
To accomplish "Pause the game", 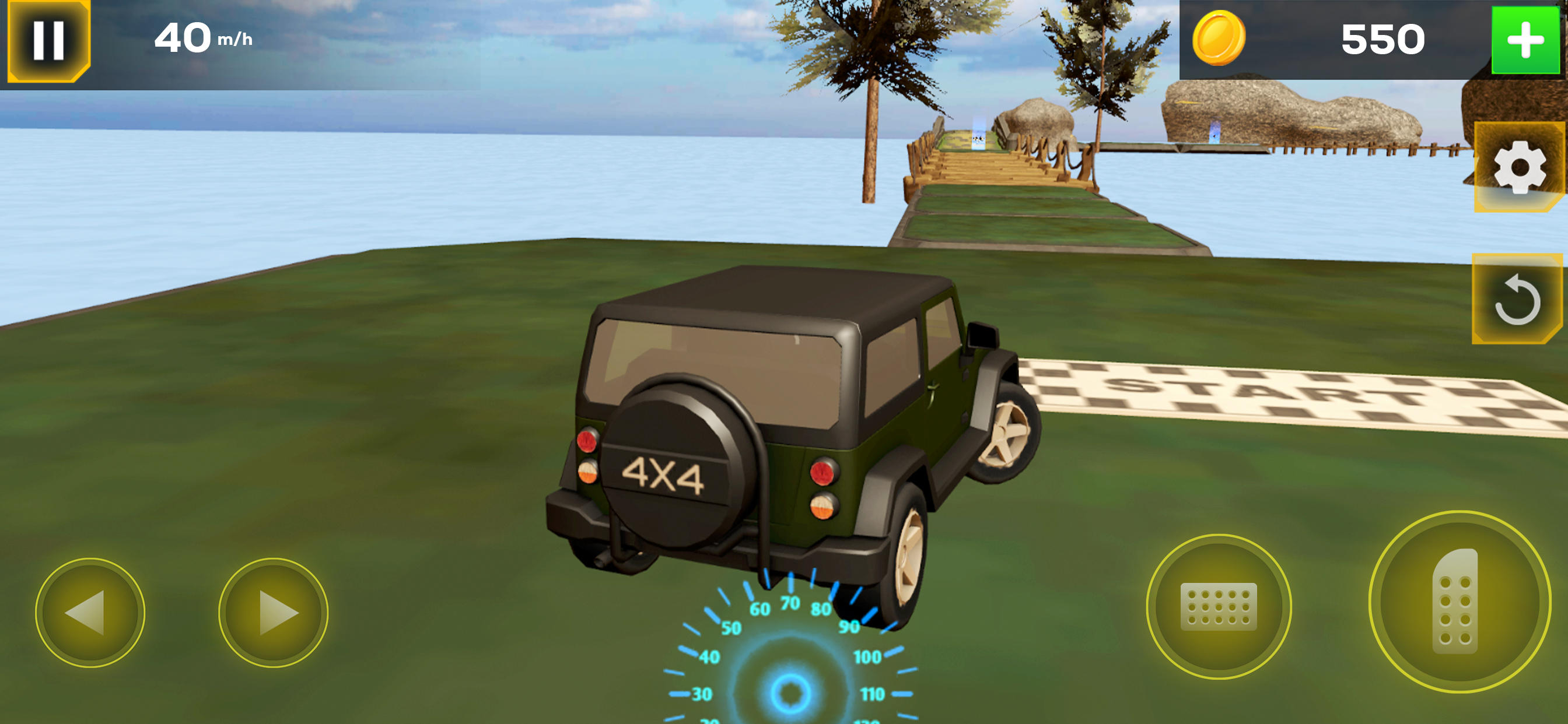I will point(48,40).
